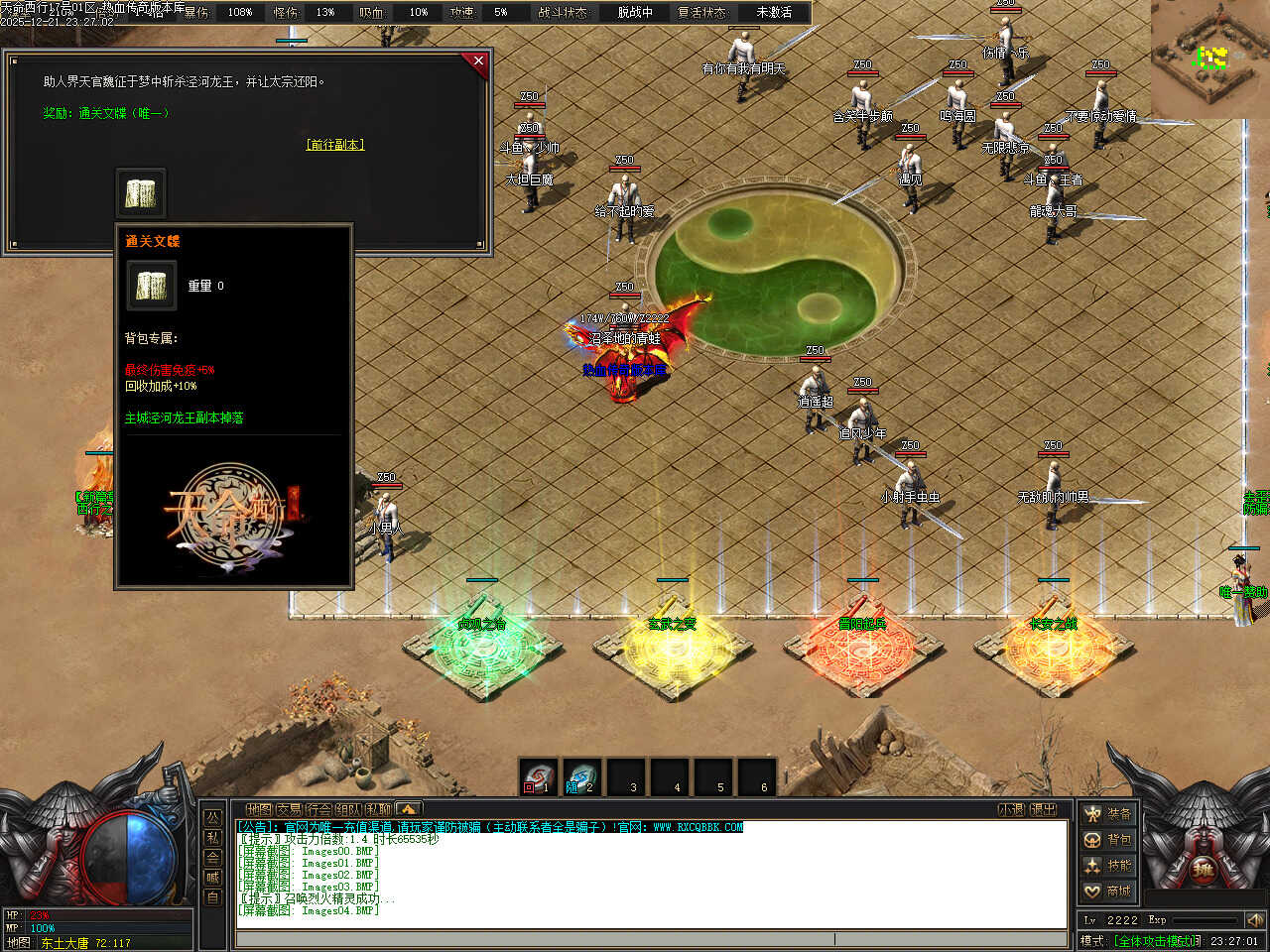
Task: Open the 装备 equipment panel
Action: [1107, 814]
